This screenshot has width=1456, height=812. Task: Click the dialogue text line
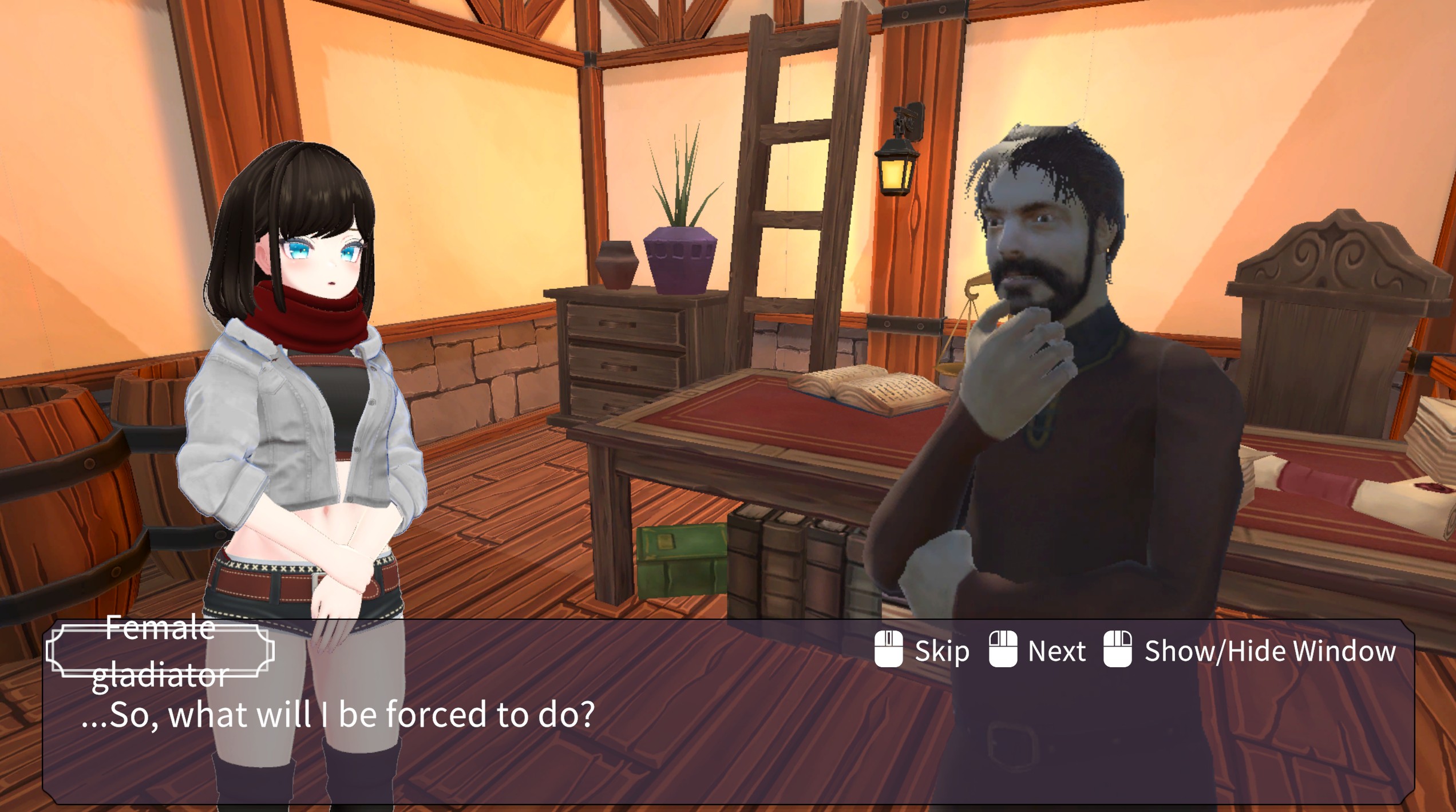[x=332, y=715]
